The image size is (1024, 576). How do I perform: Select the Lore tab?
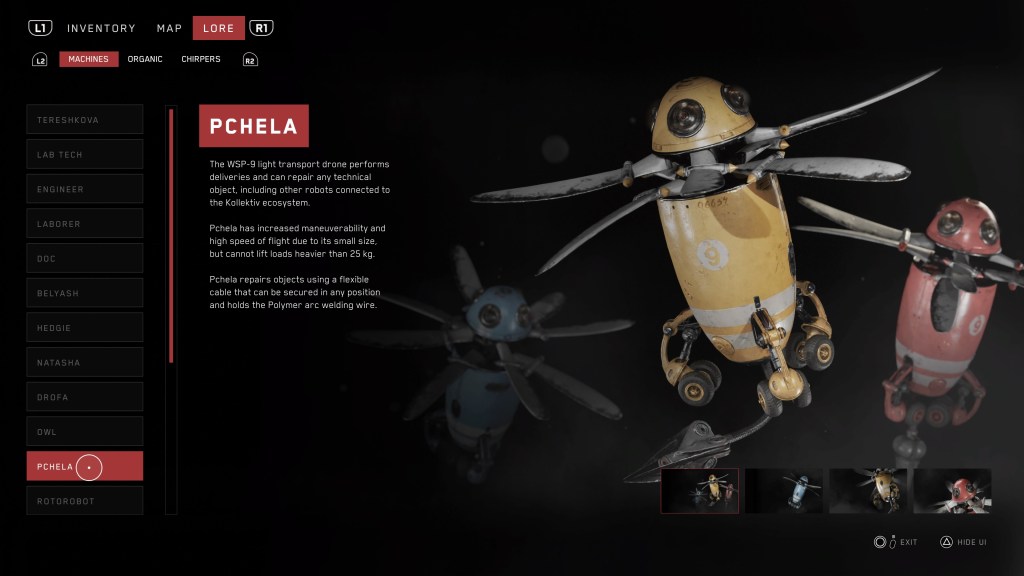tap(218, 28)
